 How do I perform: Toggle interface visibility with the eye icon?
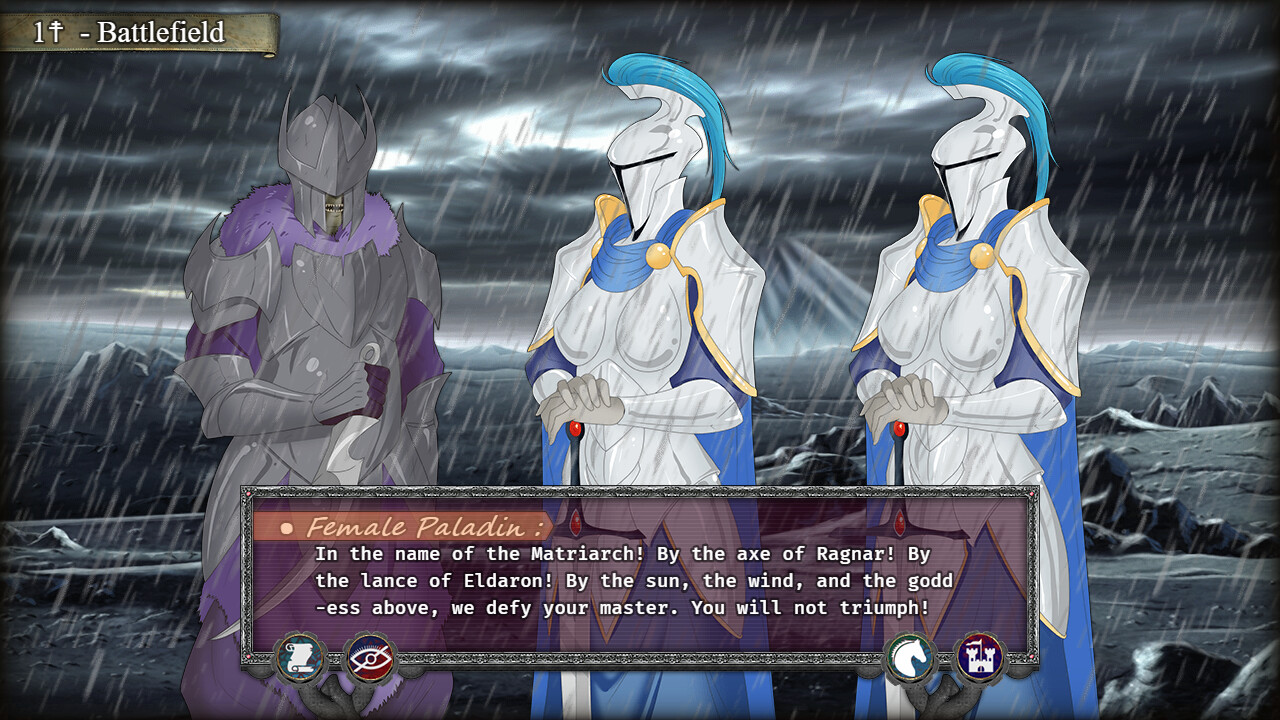coord(369,658)
